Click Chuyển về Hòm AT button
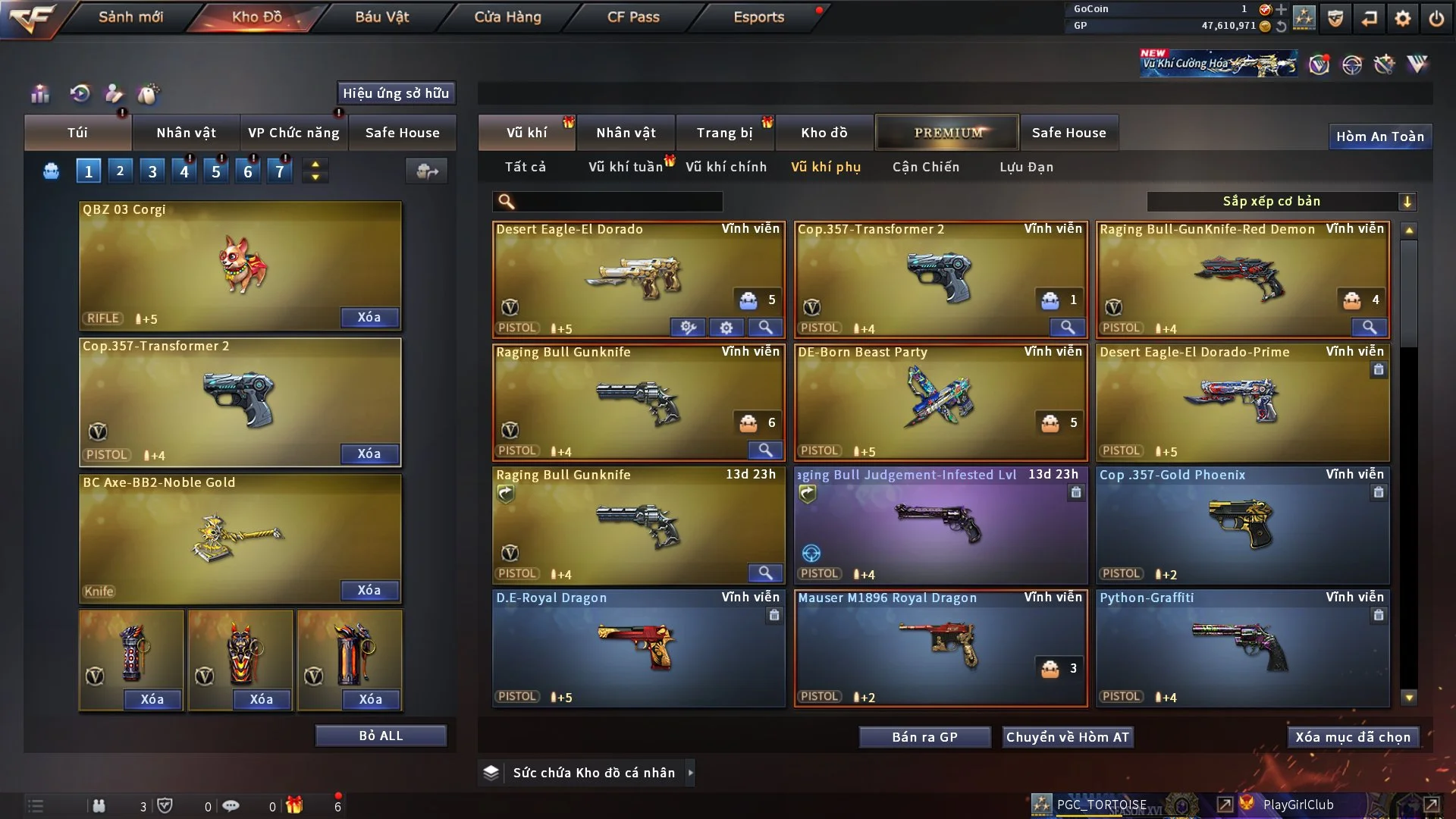 (x=1067, y=737)
